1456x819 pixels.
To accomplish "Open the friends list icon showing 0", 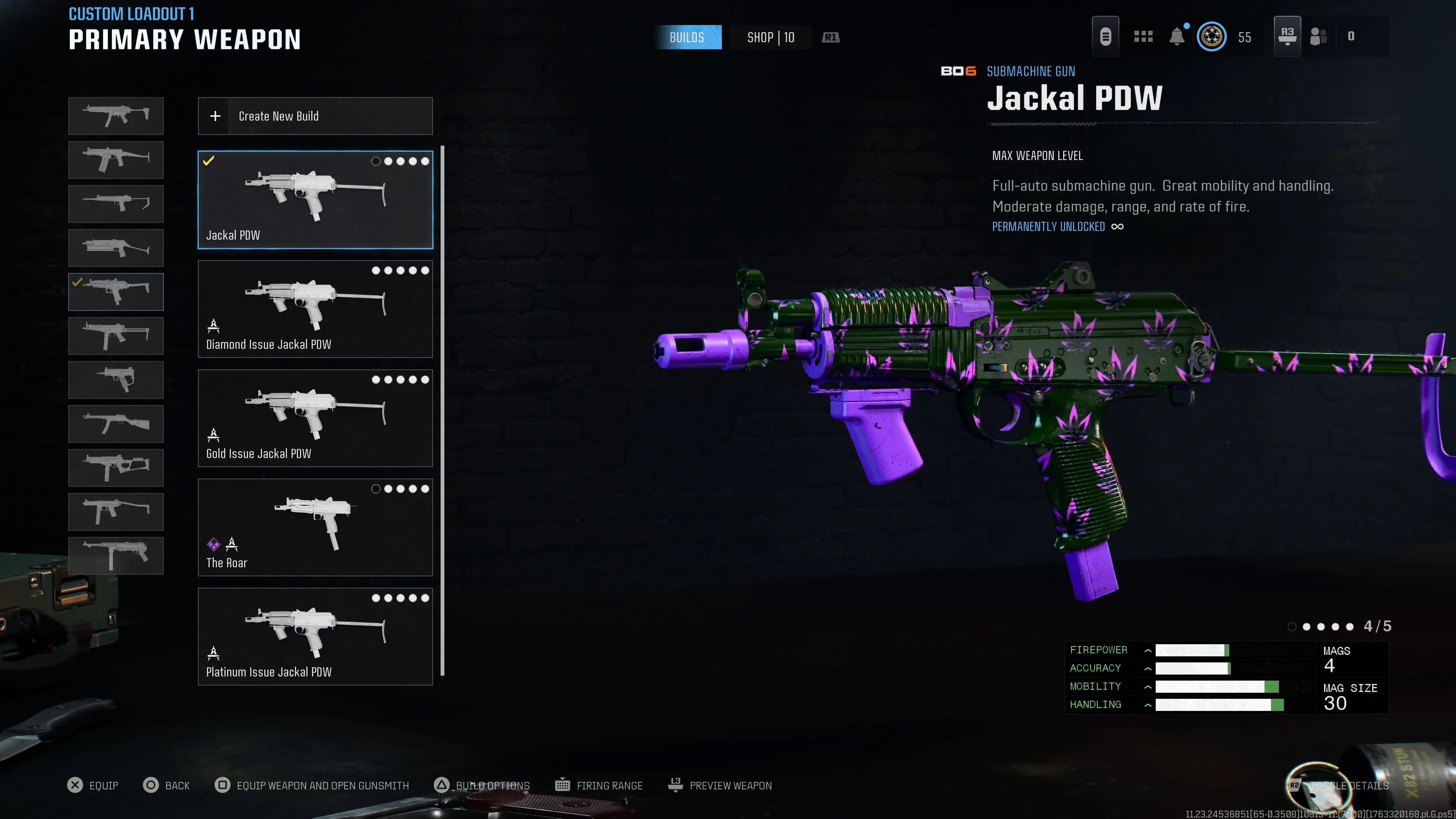I will 1321,36.
